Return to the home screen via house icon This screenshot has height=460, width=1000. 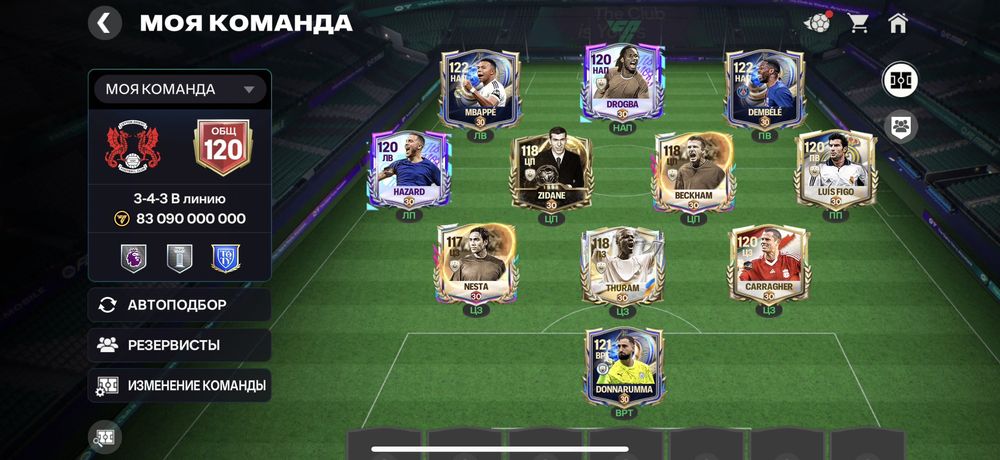tap(897, 23)
